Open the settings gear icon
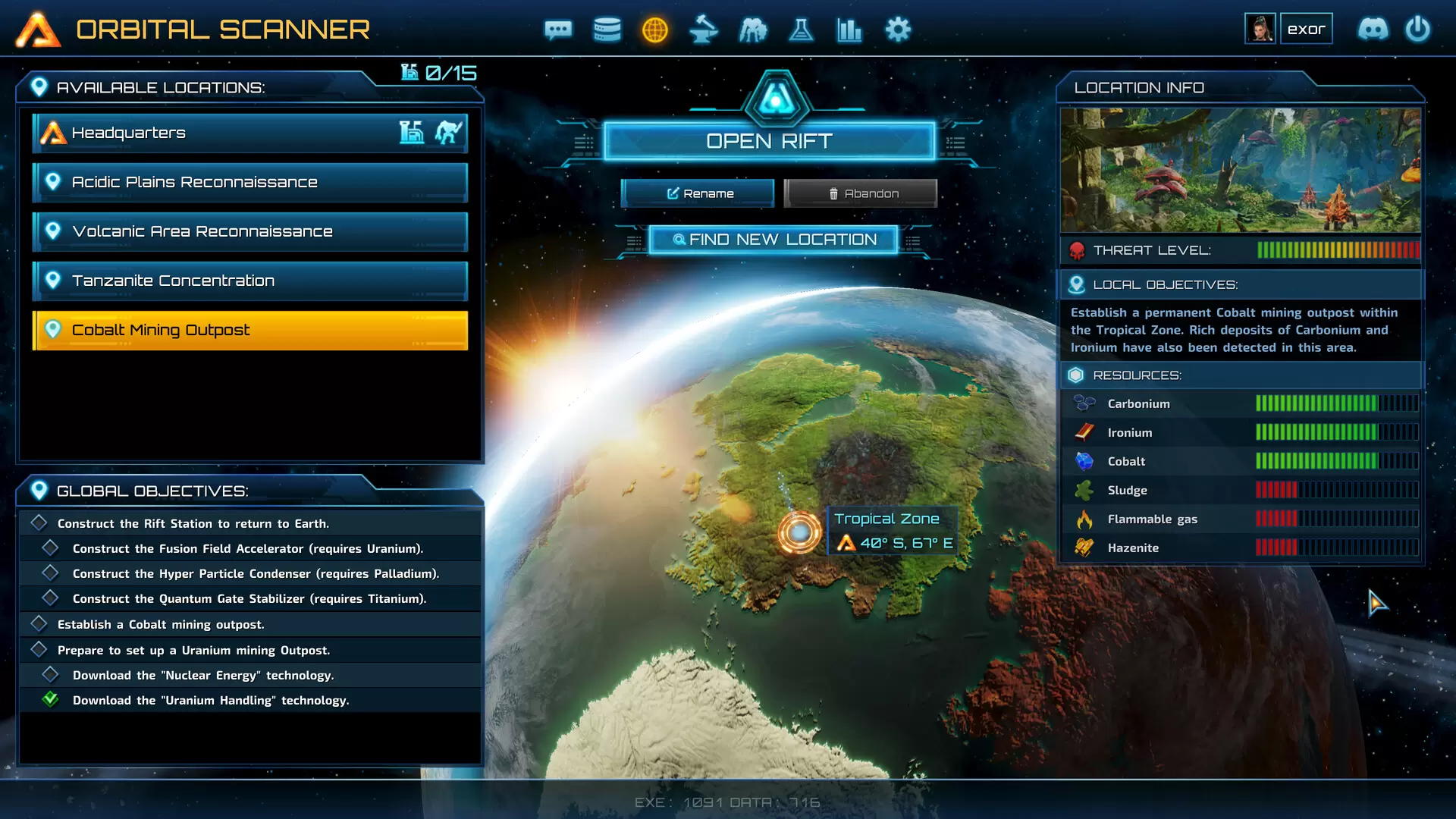Image resolution: width=1456 pixels, height=819 pixels. pos(898,30)
